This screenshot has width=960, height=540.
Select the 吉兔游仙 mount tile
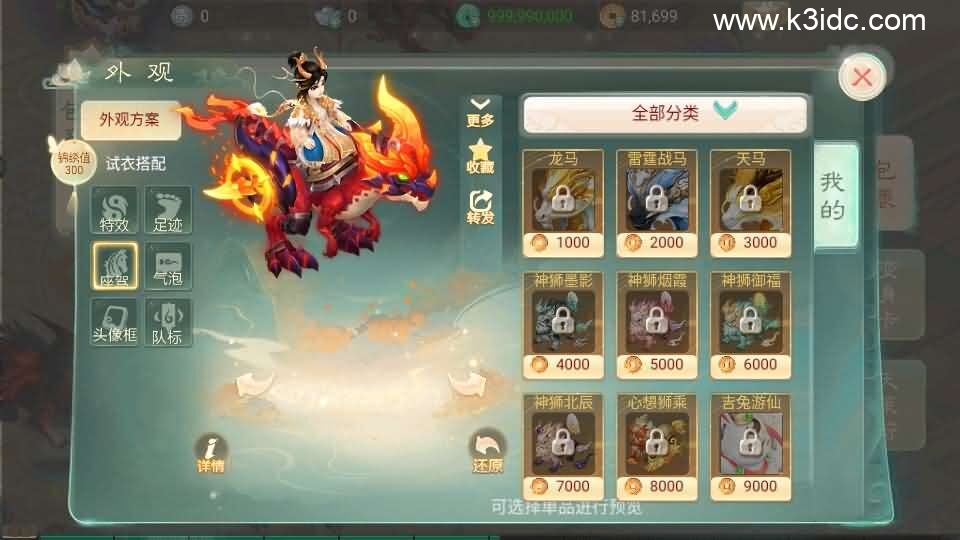click(750, 446)
